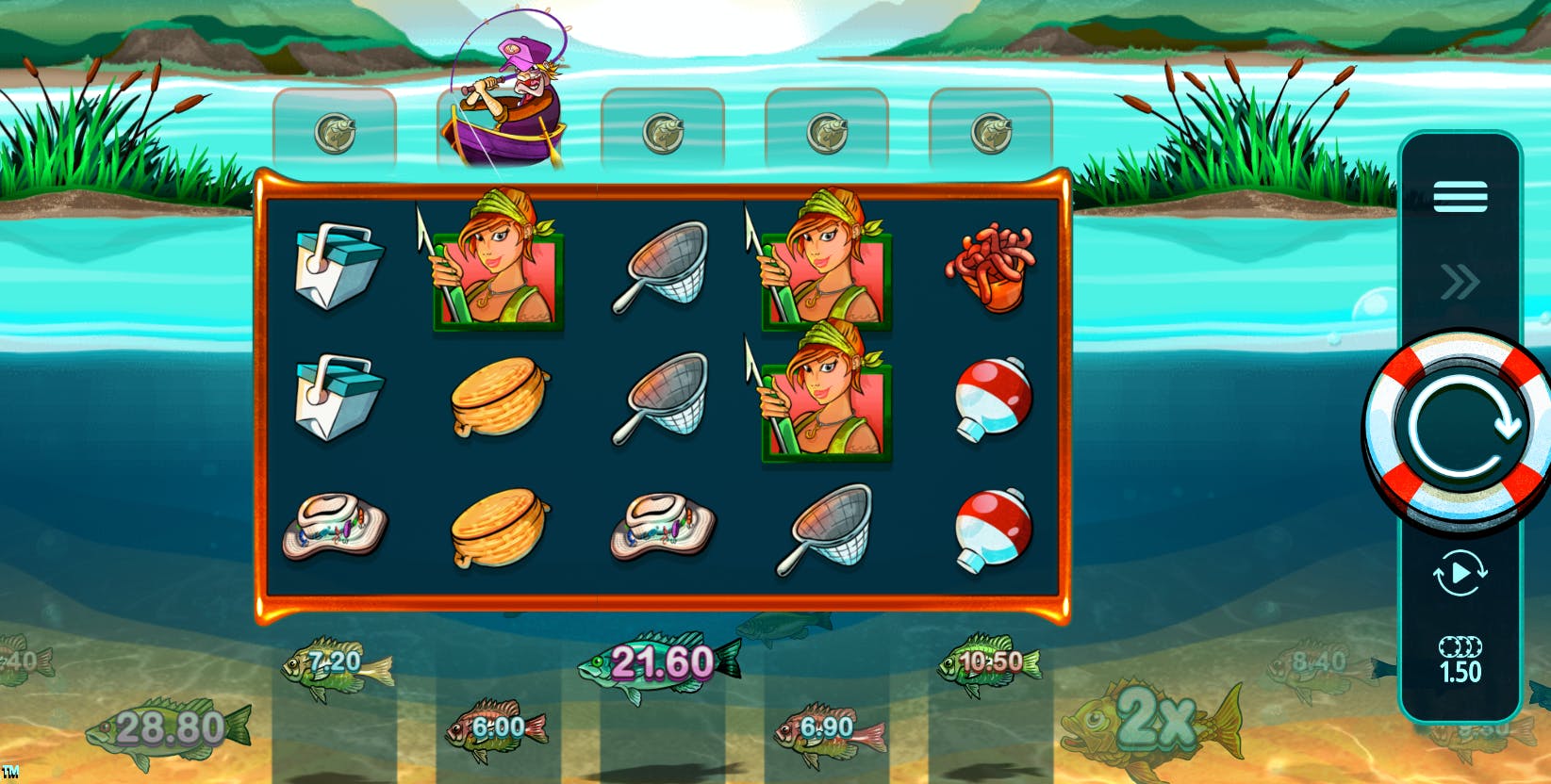Image resolution: width=1551 pixels, height=784 pixels.
Task: Open the hamburger menu
Action: click(x=1460, y=197)
